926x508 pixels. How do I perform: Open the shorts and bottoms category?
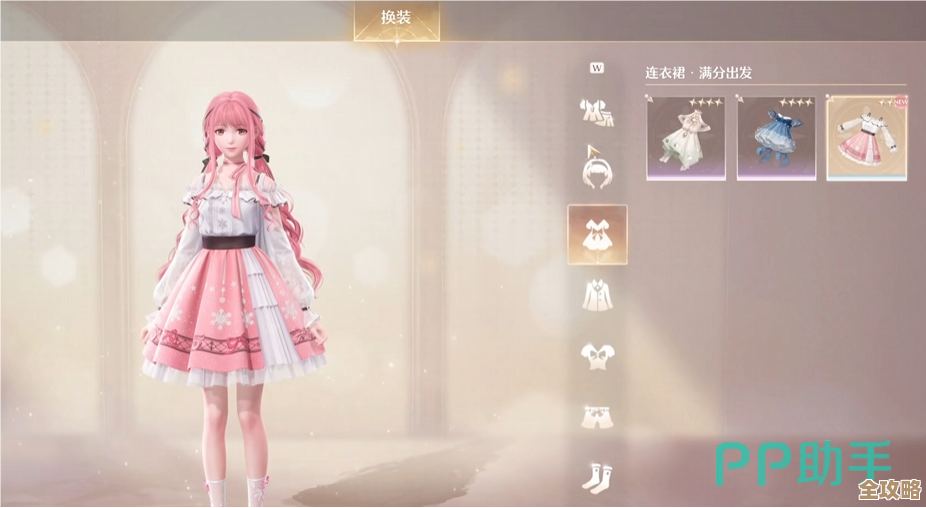point(597,416)
